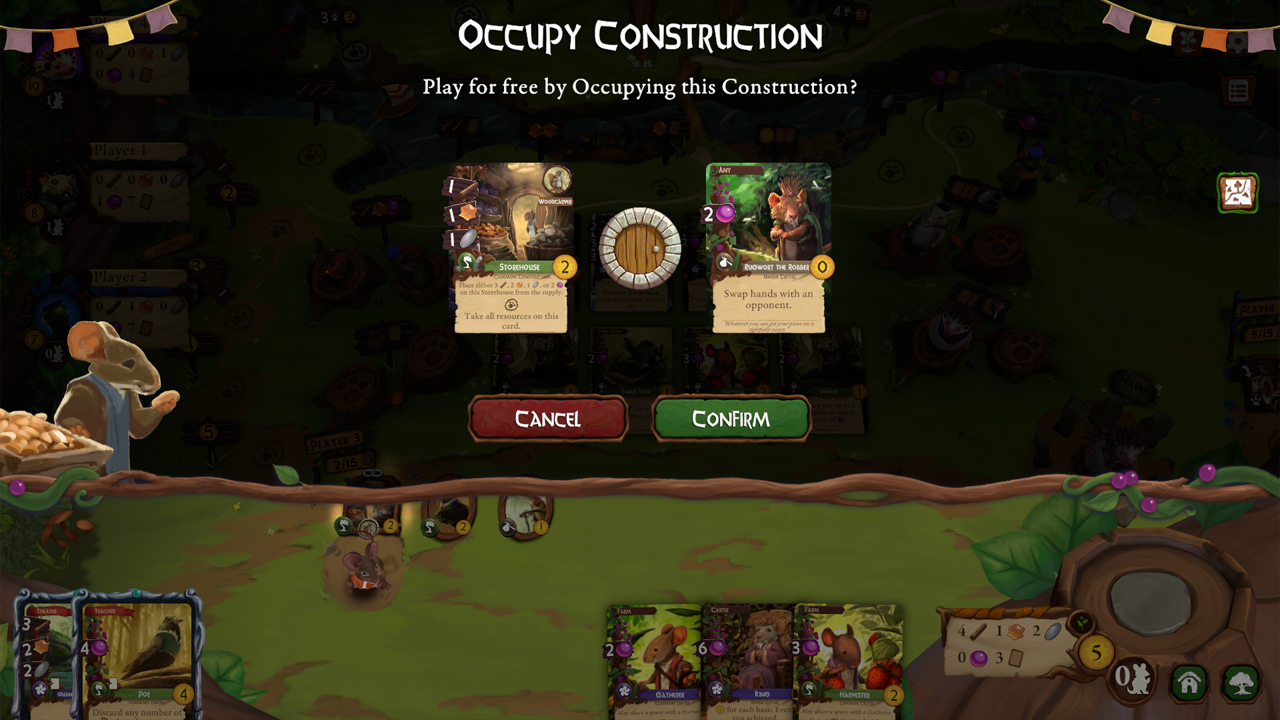This screenshot has width=1280, height=720.
Task: Open the highlighted map overview icon
Action: [1237, 192]
